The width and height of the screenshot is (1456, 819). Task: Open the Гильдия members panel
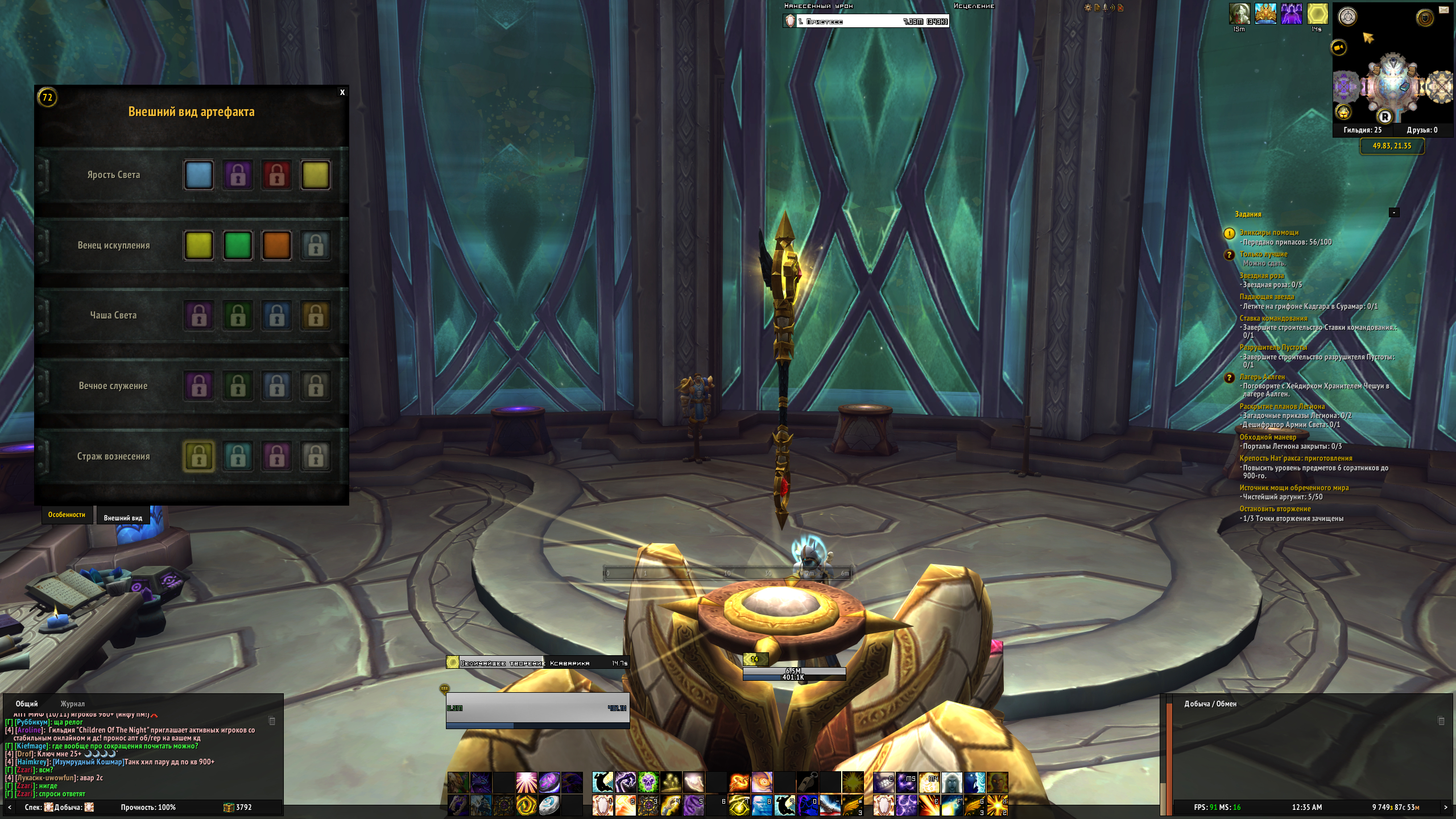click(1362, 130)
